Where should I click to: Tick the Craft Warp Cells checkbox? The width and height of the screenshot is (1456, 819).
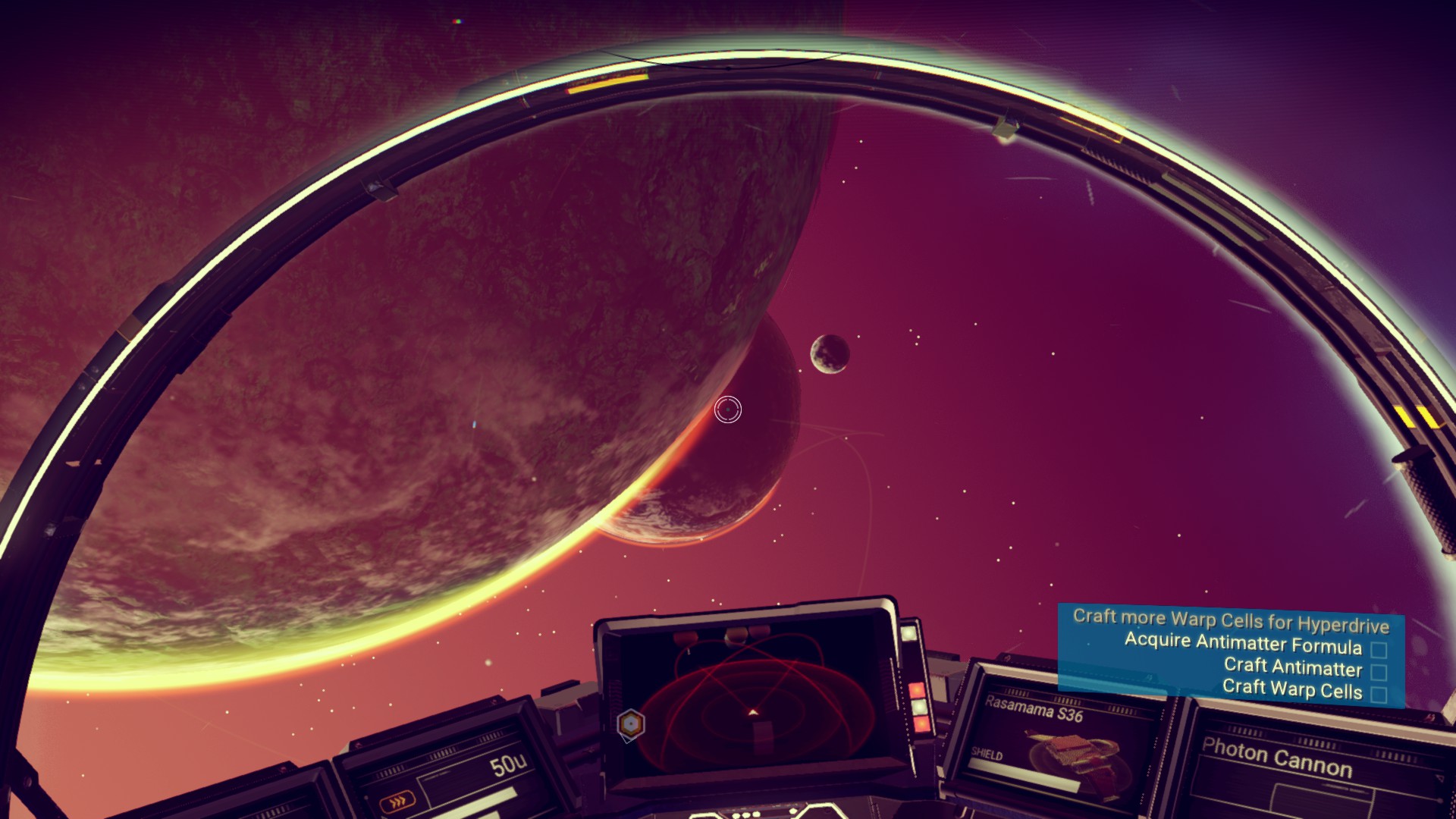point(1379,694)
